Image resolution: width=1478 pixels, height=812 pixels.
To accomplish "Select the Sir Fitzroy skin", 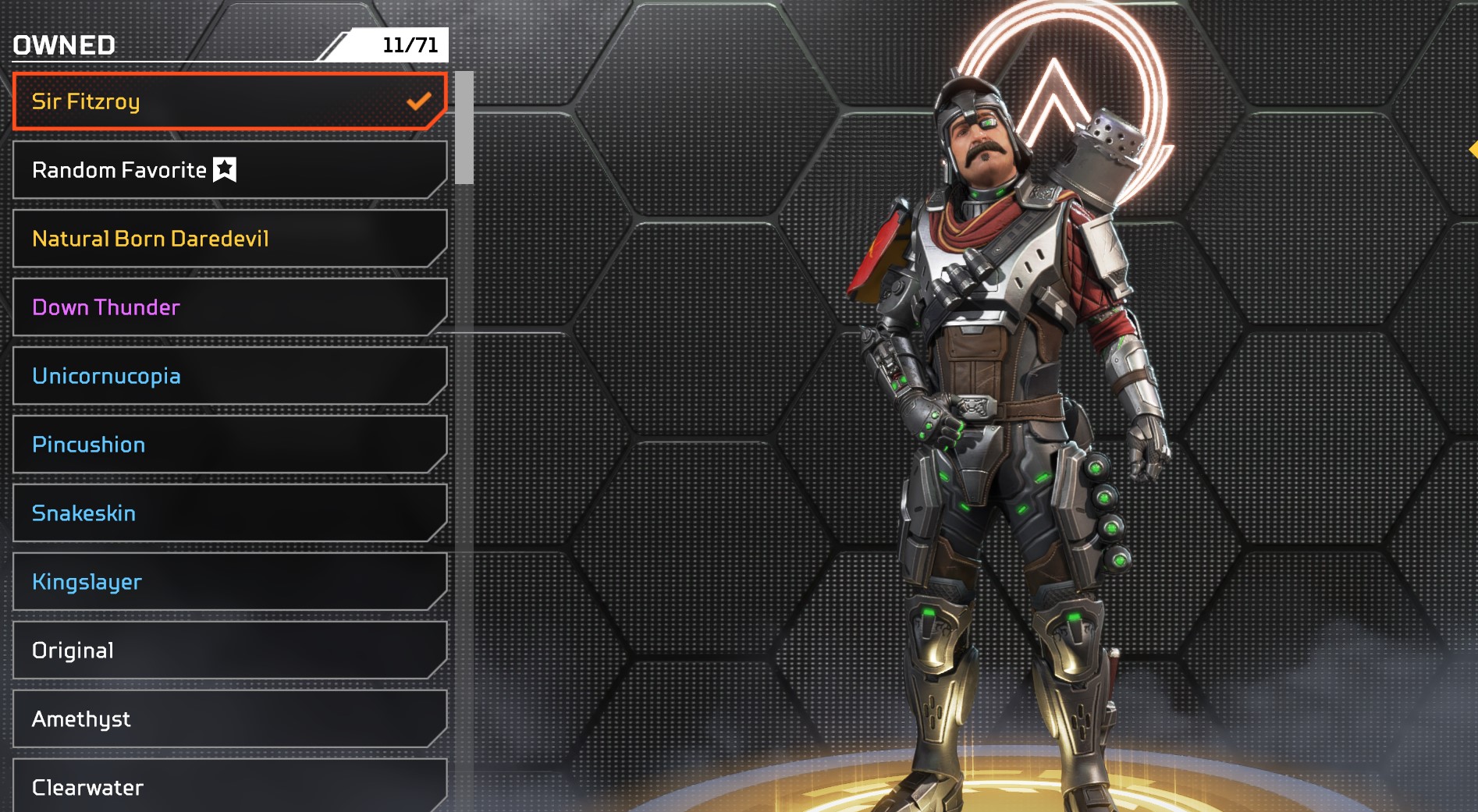I will coord(229,101).
